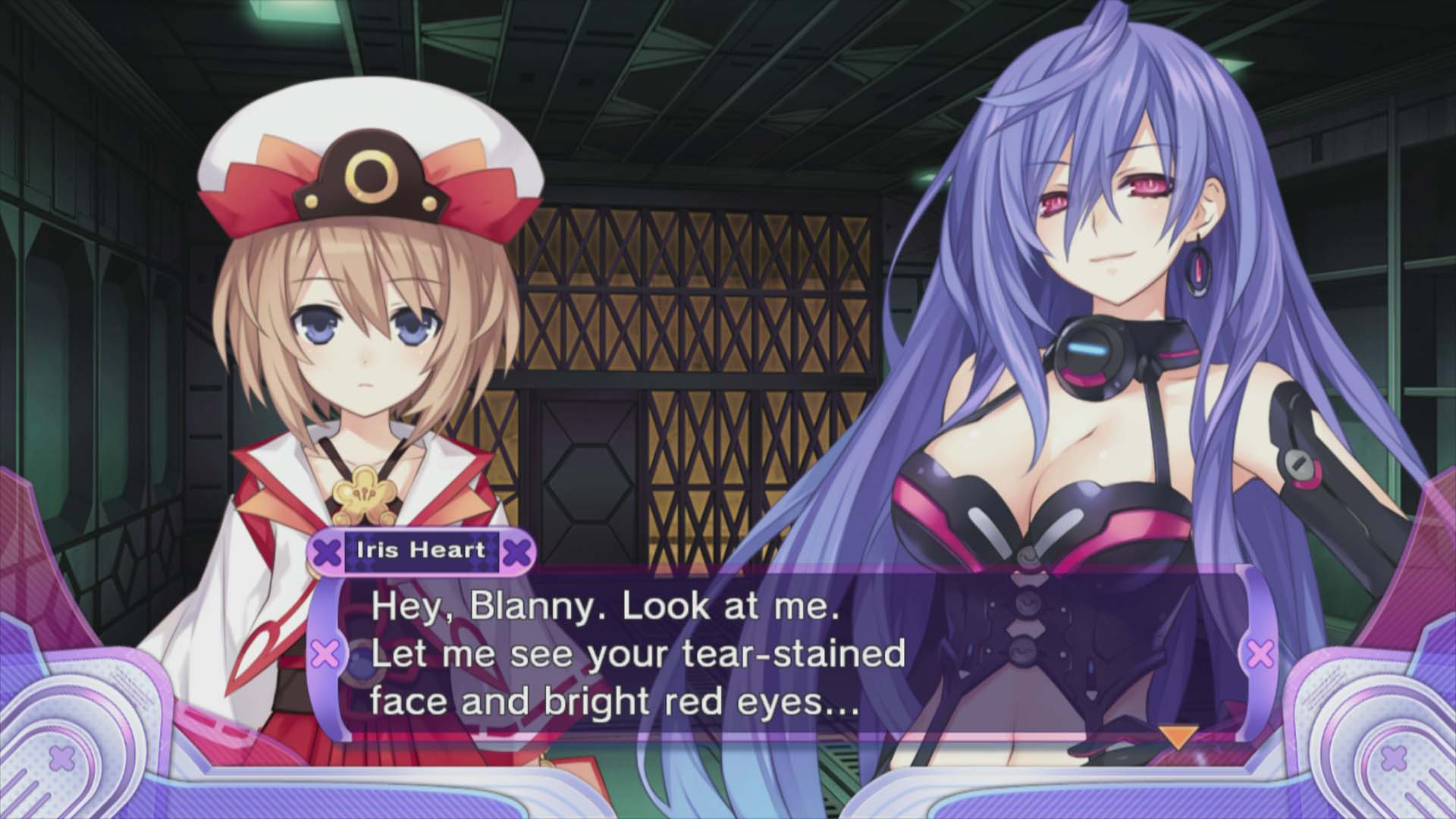Click the dark banner behind the Iris Heart label
The width and height of the screenshot is (1456, 819).
tap(422, 552)
